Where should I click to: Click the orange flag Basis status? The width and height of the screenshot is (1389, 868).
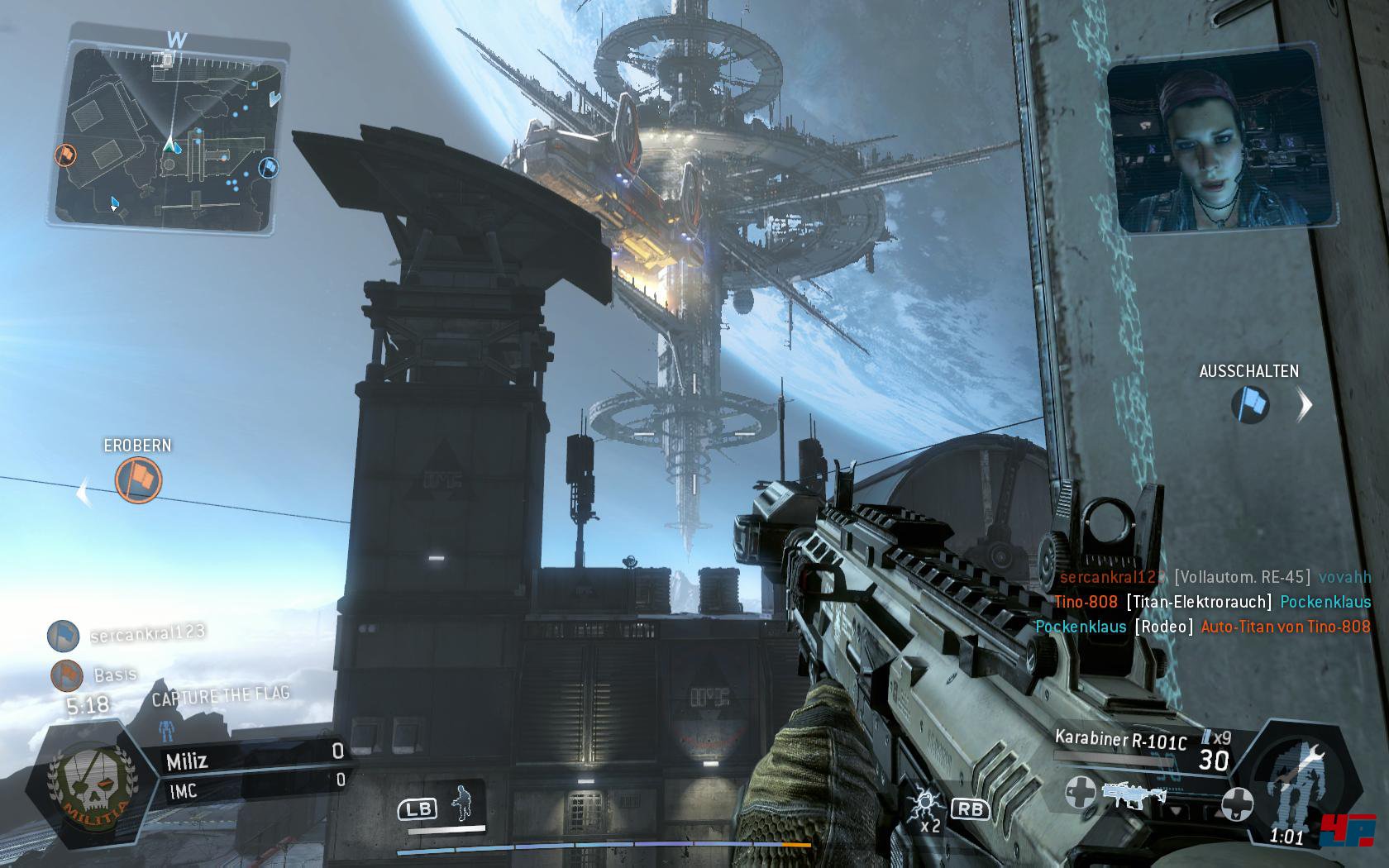coord(93,675)
